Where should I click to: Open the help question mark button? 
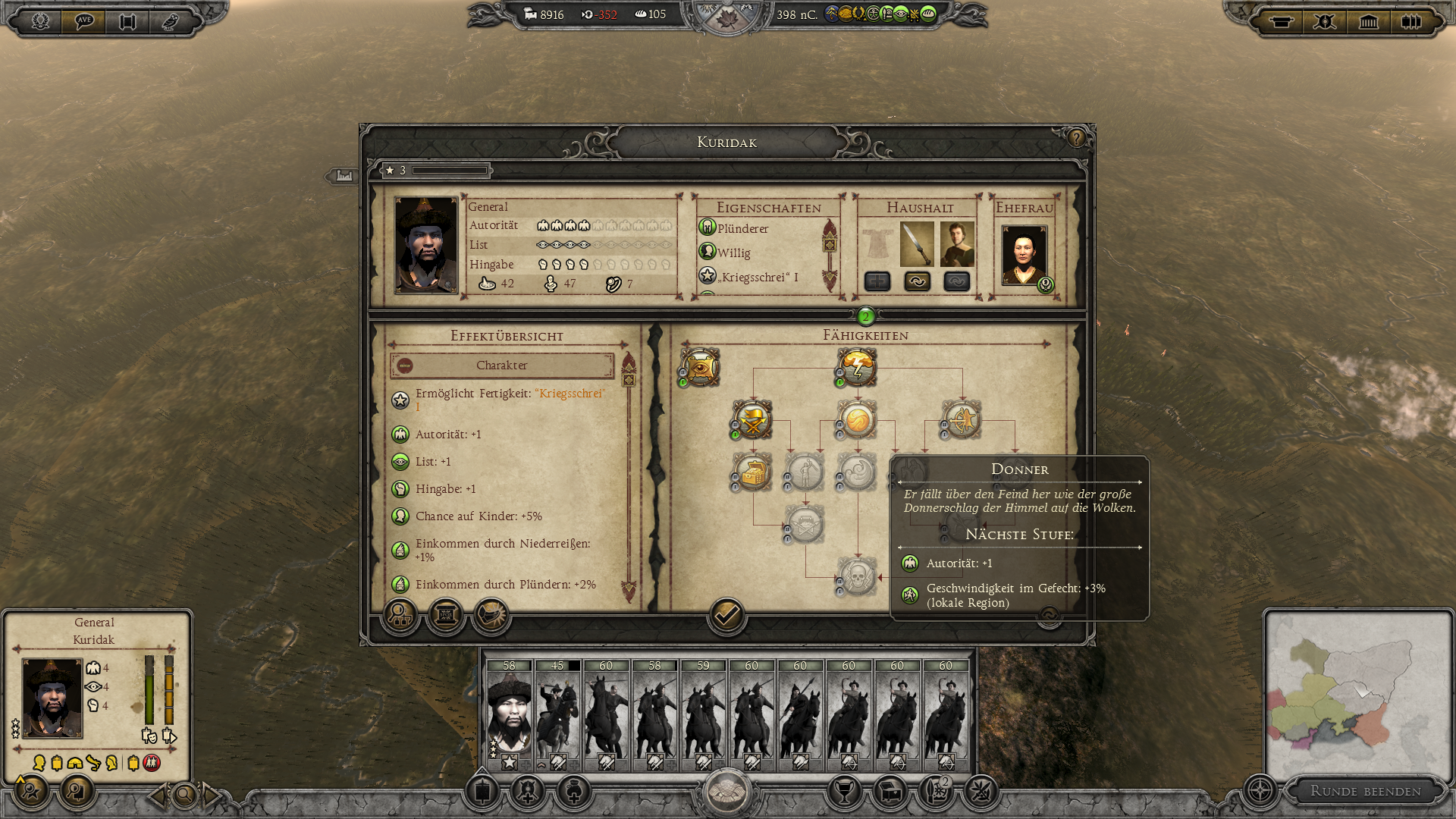1076,138
